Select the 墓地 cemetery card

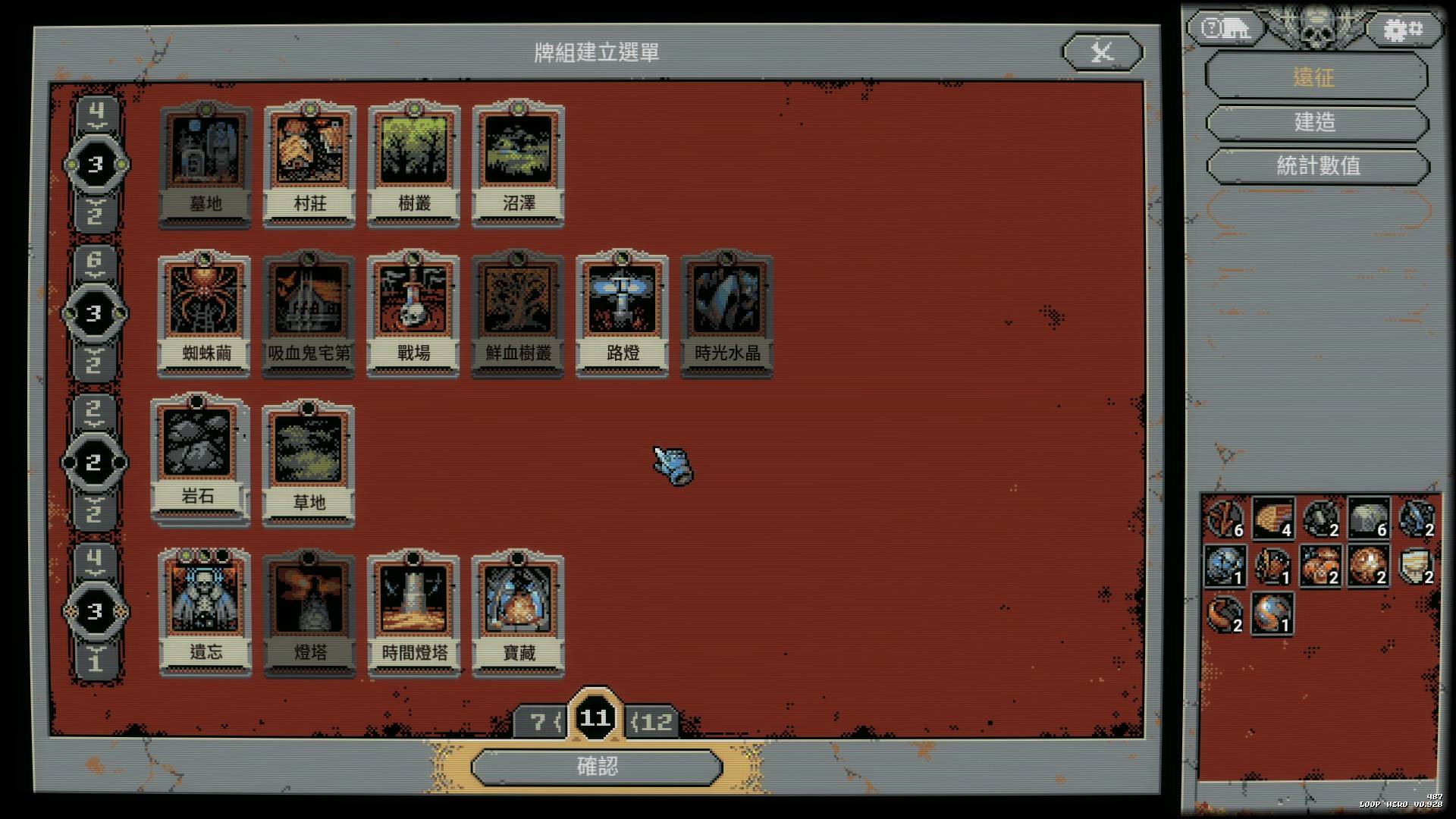click(205, 164)
